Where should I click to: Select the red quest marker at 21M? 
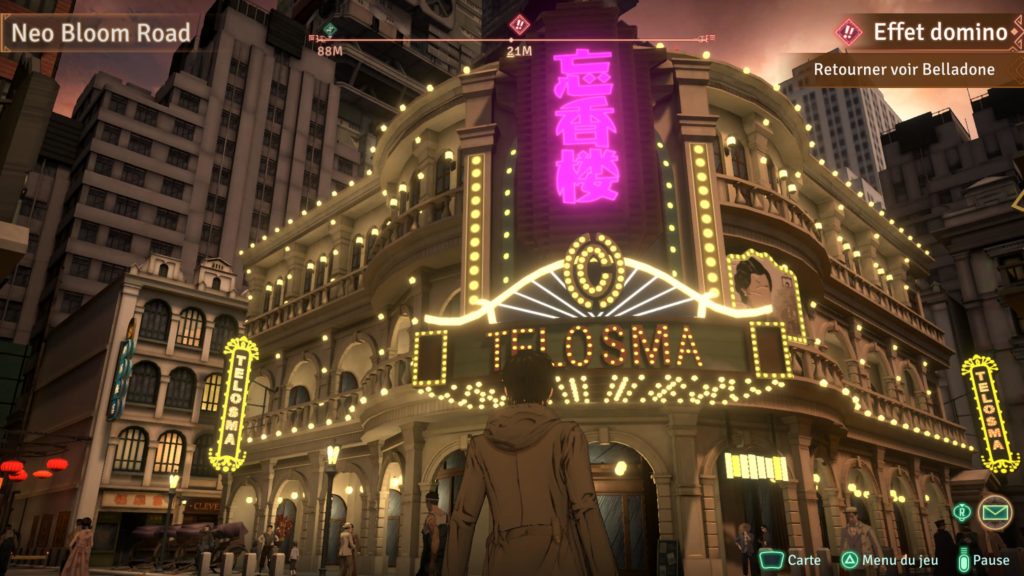coord(519,26)
